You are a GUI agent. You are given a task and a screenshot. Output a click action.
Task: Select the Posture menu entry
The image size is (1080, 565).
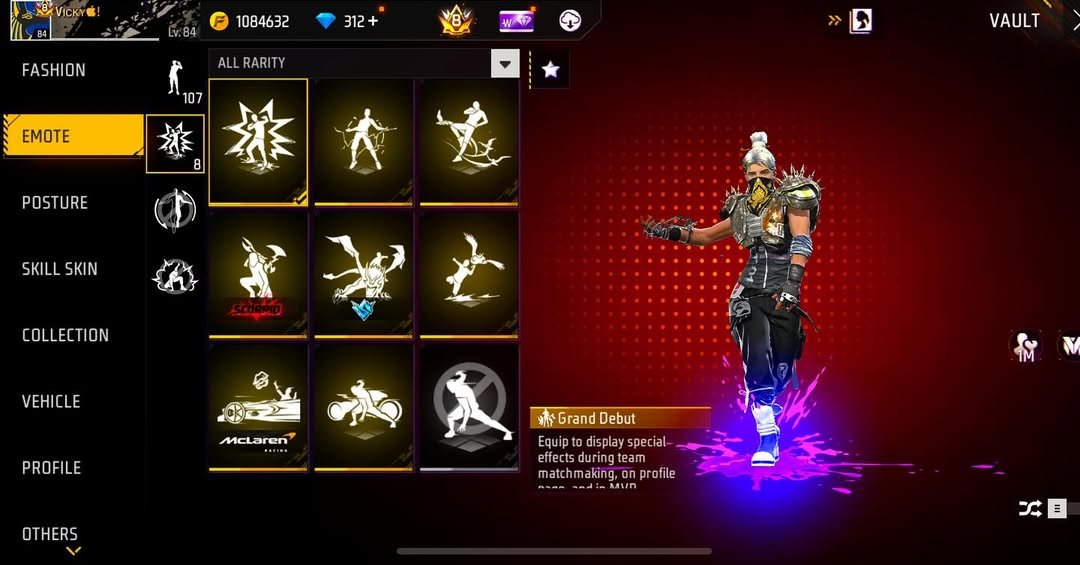click(x=56, y=203)
